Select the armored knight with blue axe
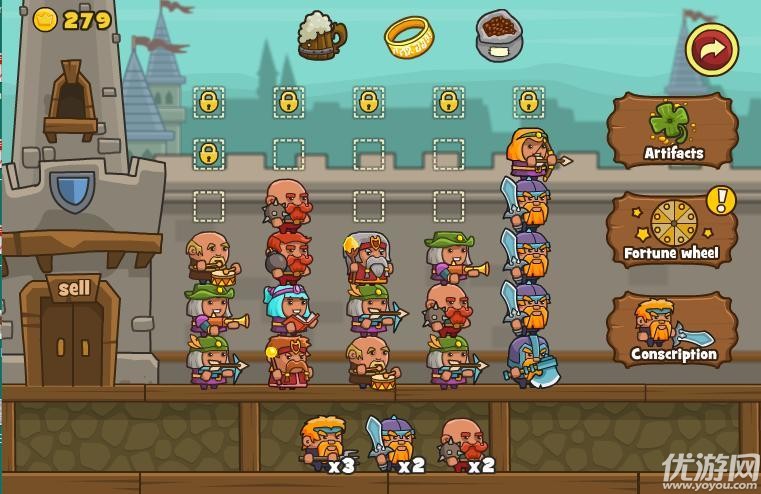 click(530, 361)
